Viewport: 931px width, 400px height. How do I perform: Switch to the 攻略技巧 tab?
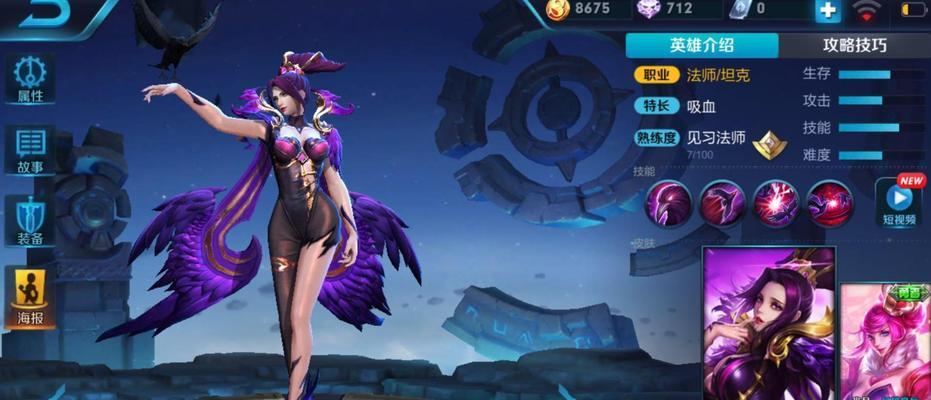pos(854,45)
